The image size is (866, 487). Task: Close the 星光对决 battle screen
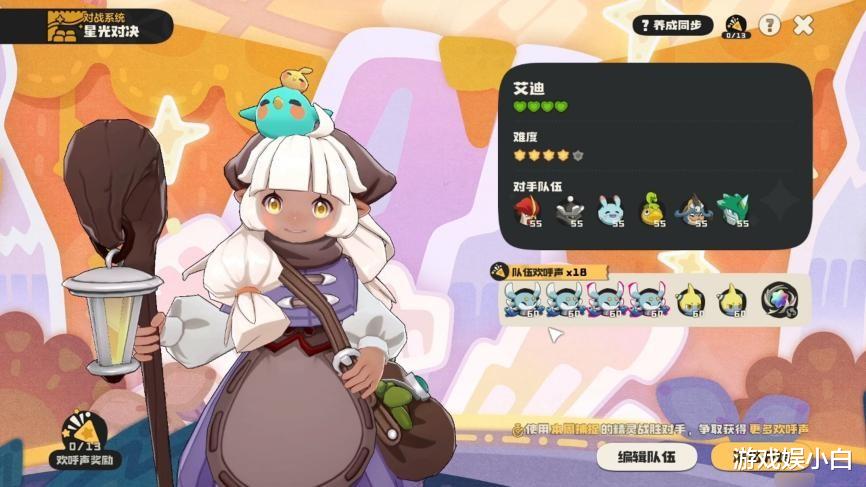click(803, 25)
